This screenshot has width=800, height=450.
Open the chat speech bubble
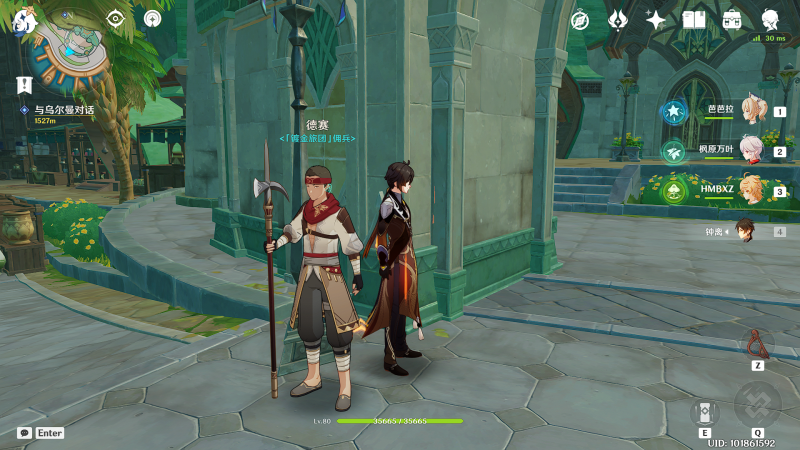point(24,433)
